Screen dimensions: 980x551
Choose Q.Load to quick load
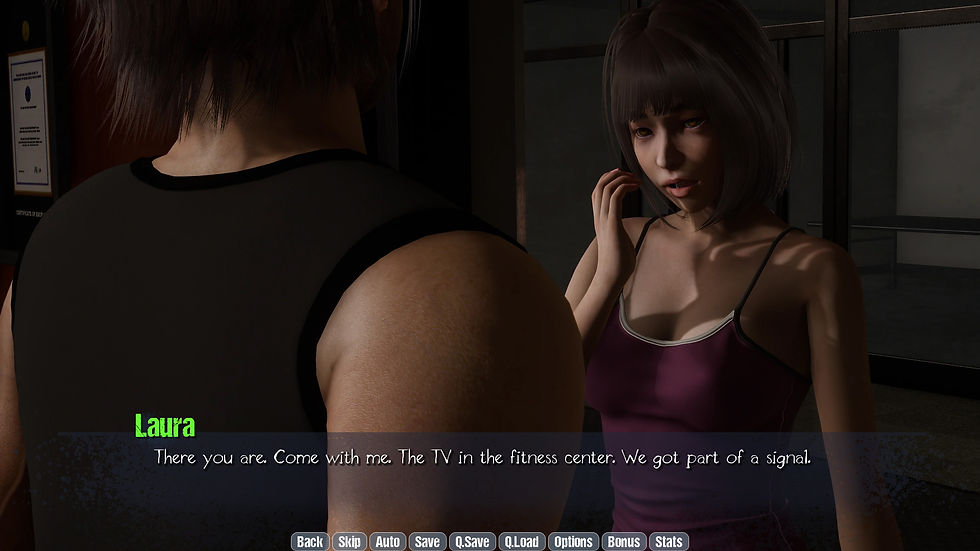pos(521,541)
